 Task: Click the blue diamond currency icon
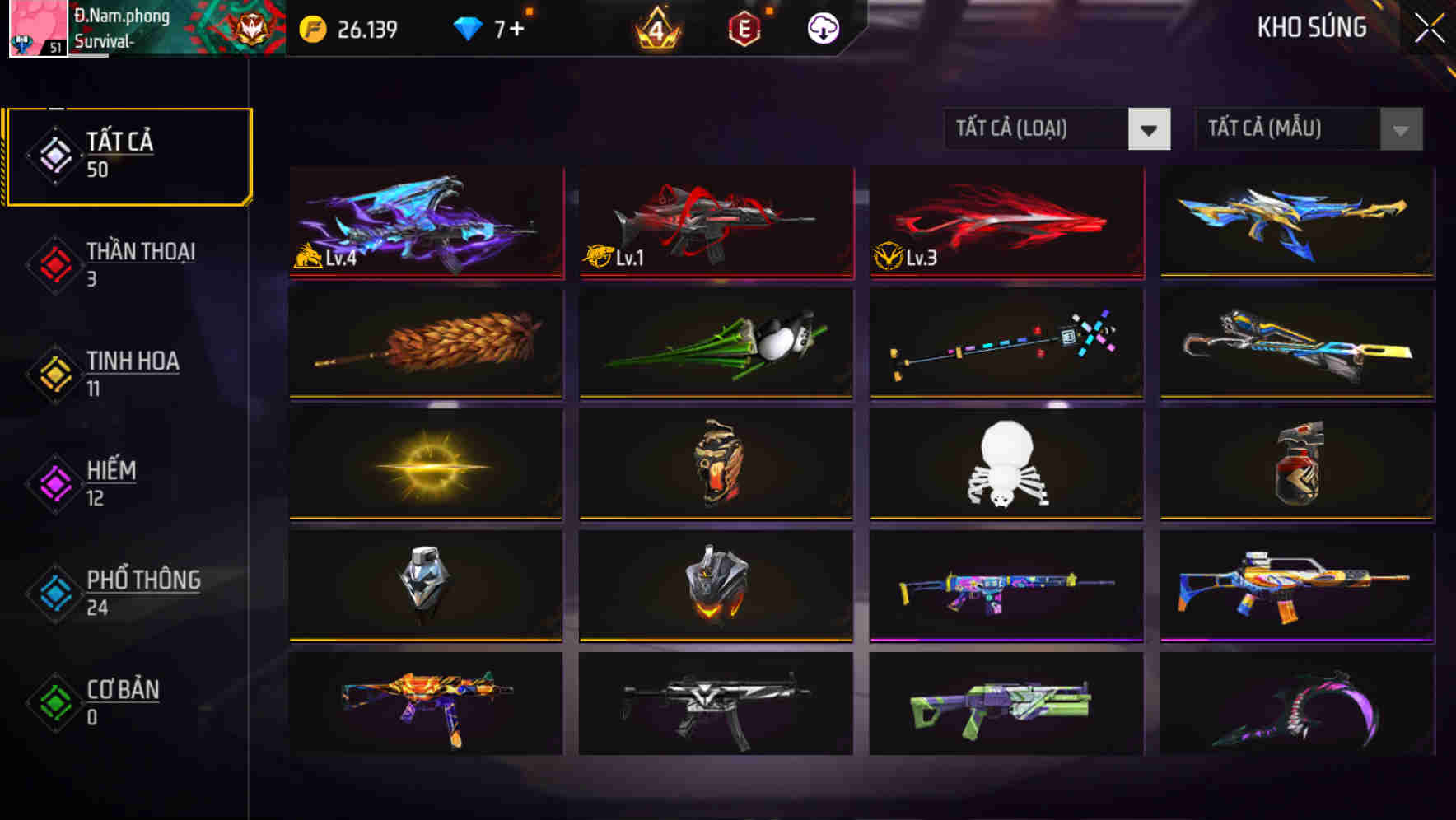point(468,26)
